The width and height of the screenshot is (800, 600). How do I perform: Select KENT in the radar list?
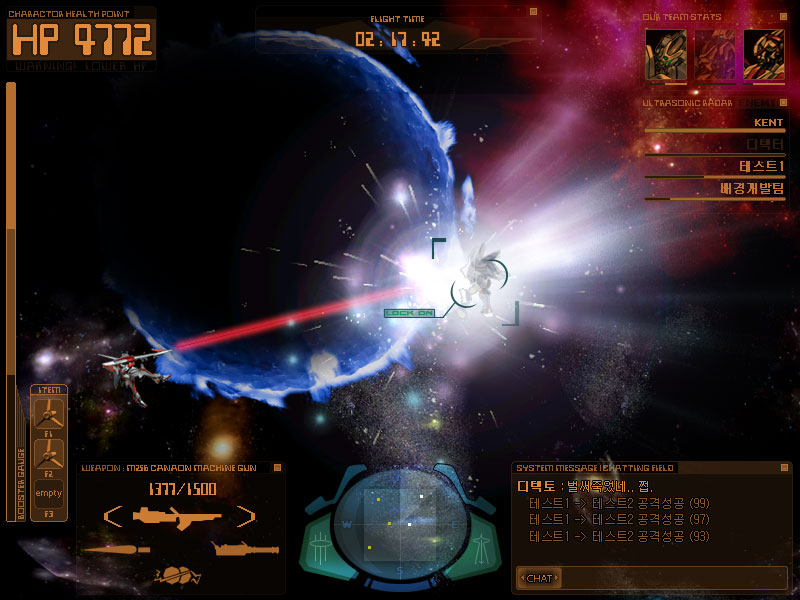tap(767, 122)
